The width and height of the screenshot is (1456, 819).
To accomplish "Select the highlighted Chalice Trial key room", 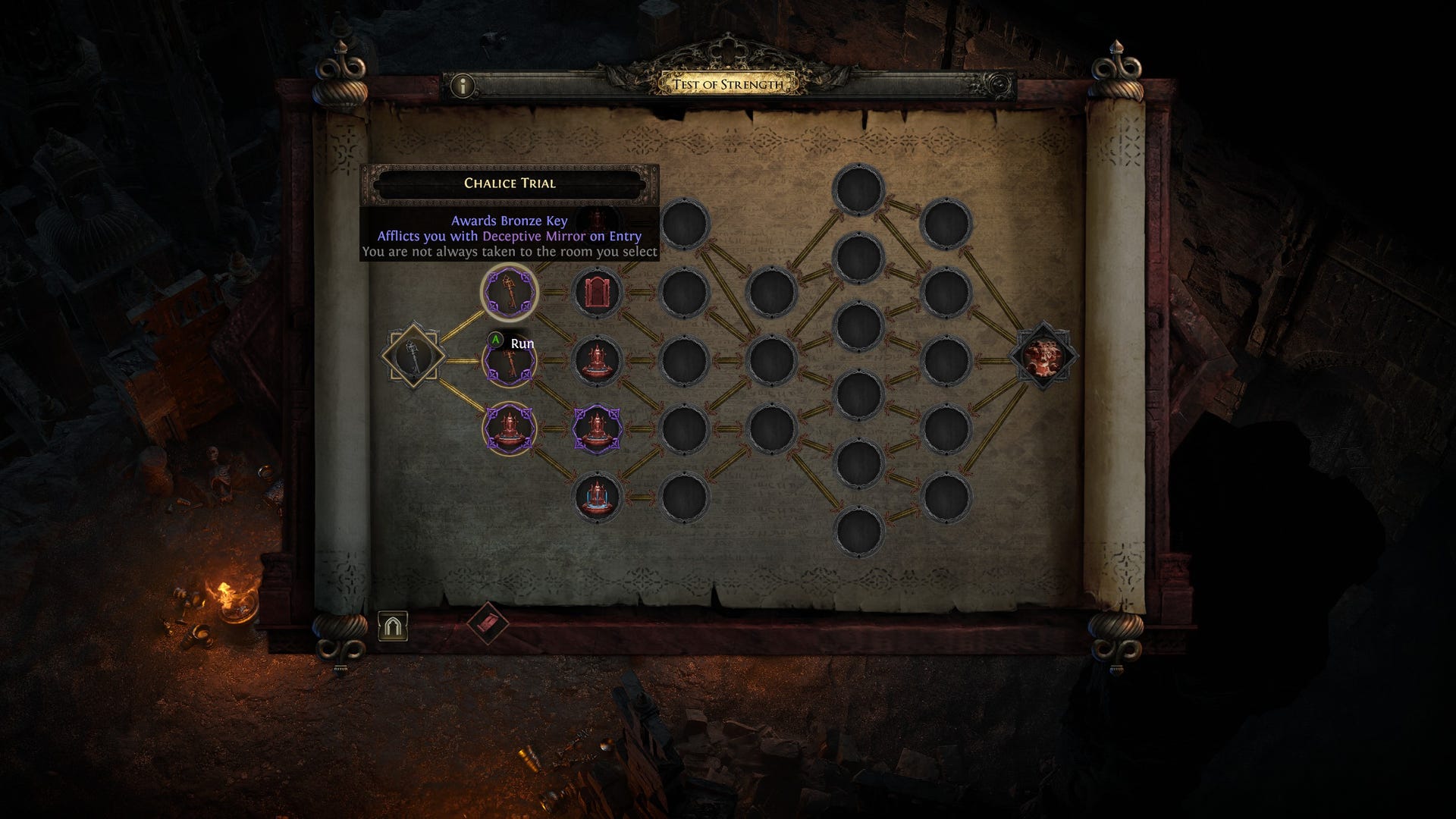I will [510, 292].
